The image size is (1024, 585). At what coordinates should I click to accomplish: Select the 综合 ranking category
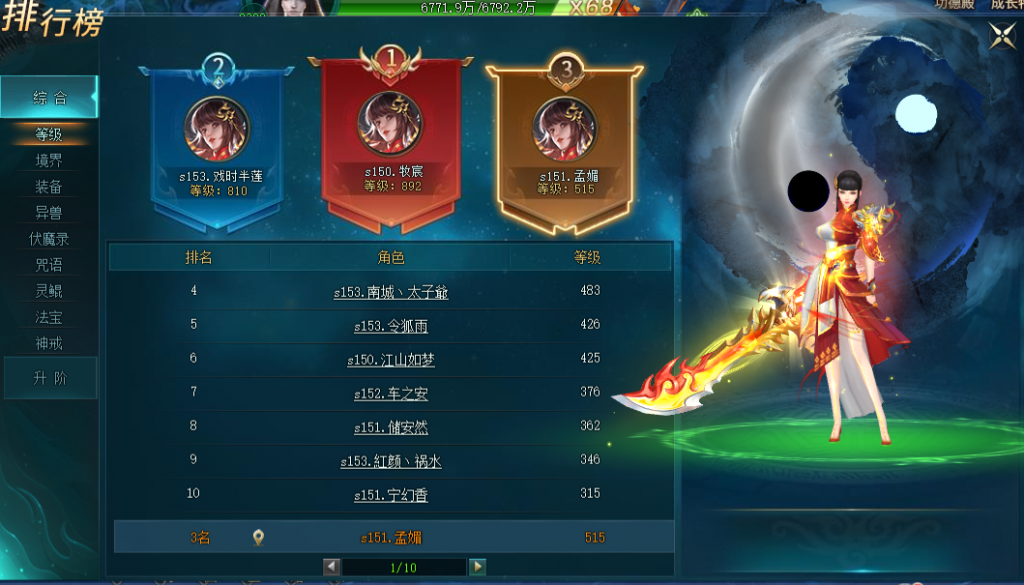pyautogui.click(x=49, y=98)
